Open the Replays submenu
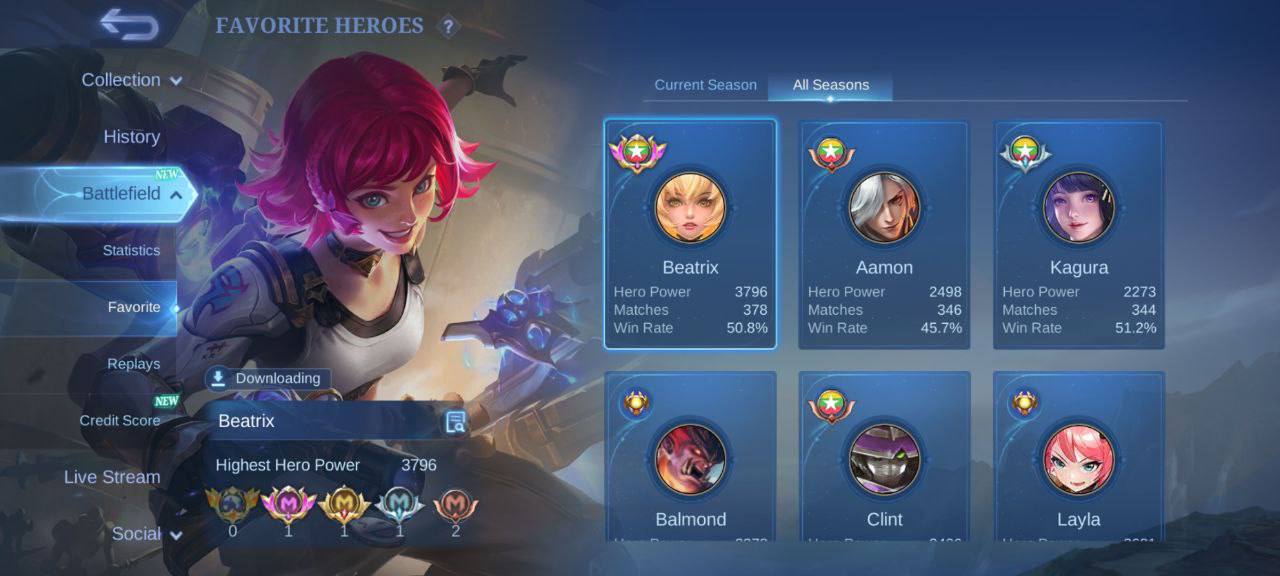 pyautogui.click(x=133, y=364)
